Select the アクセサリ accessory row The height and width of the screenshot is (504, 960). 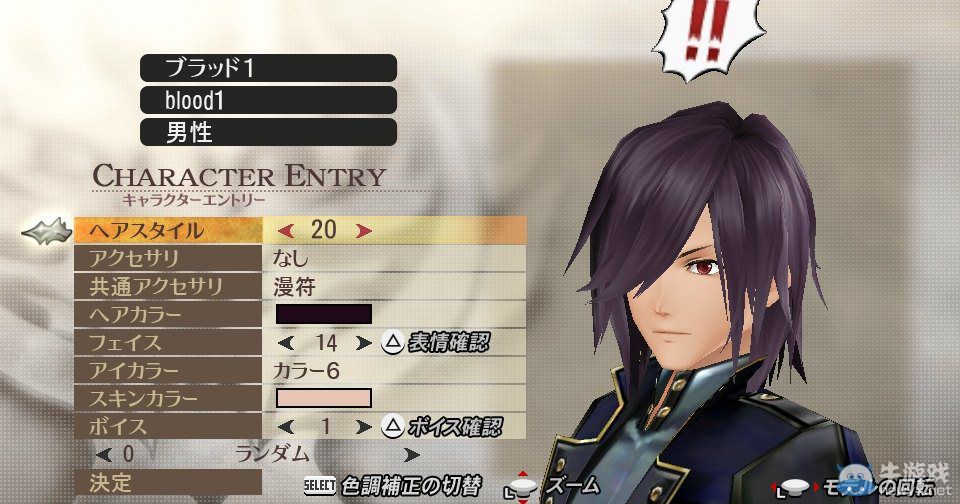[x=168, y=258]
